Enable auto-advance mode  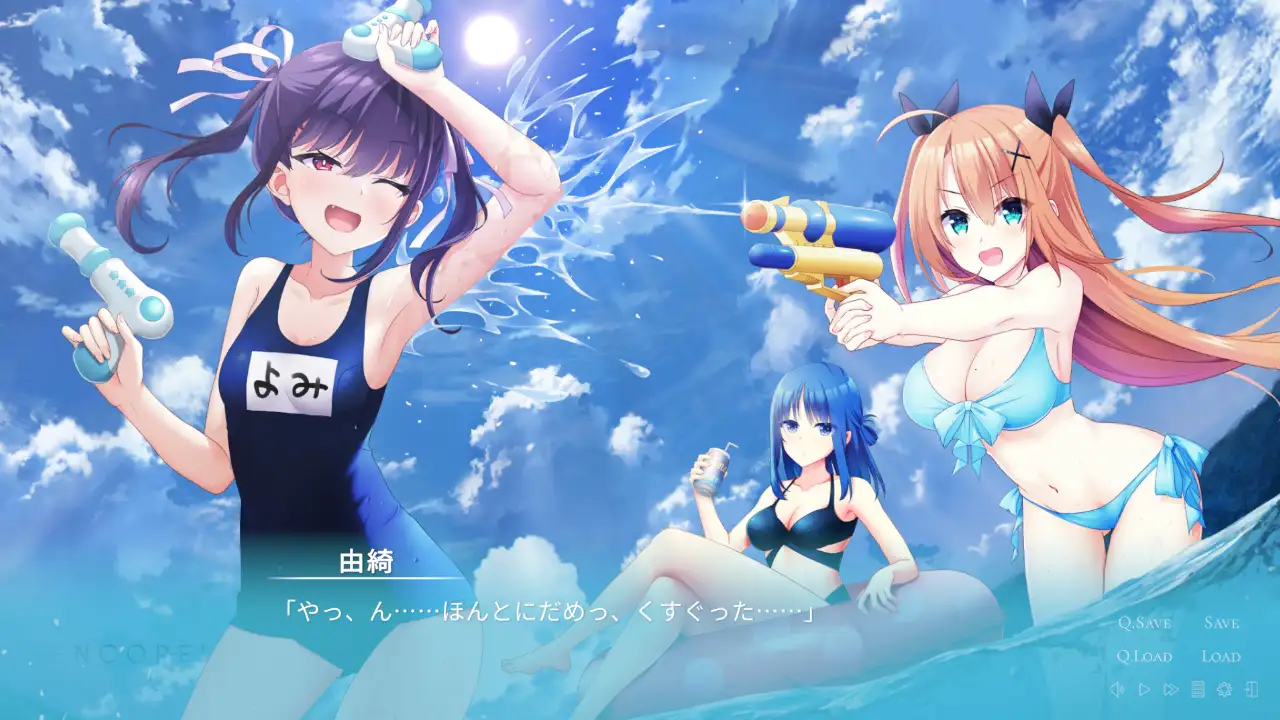(1144, 690)
